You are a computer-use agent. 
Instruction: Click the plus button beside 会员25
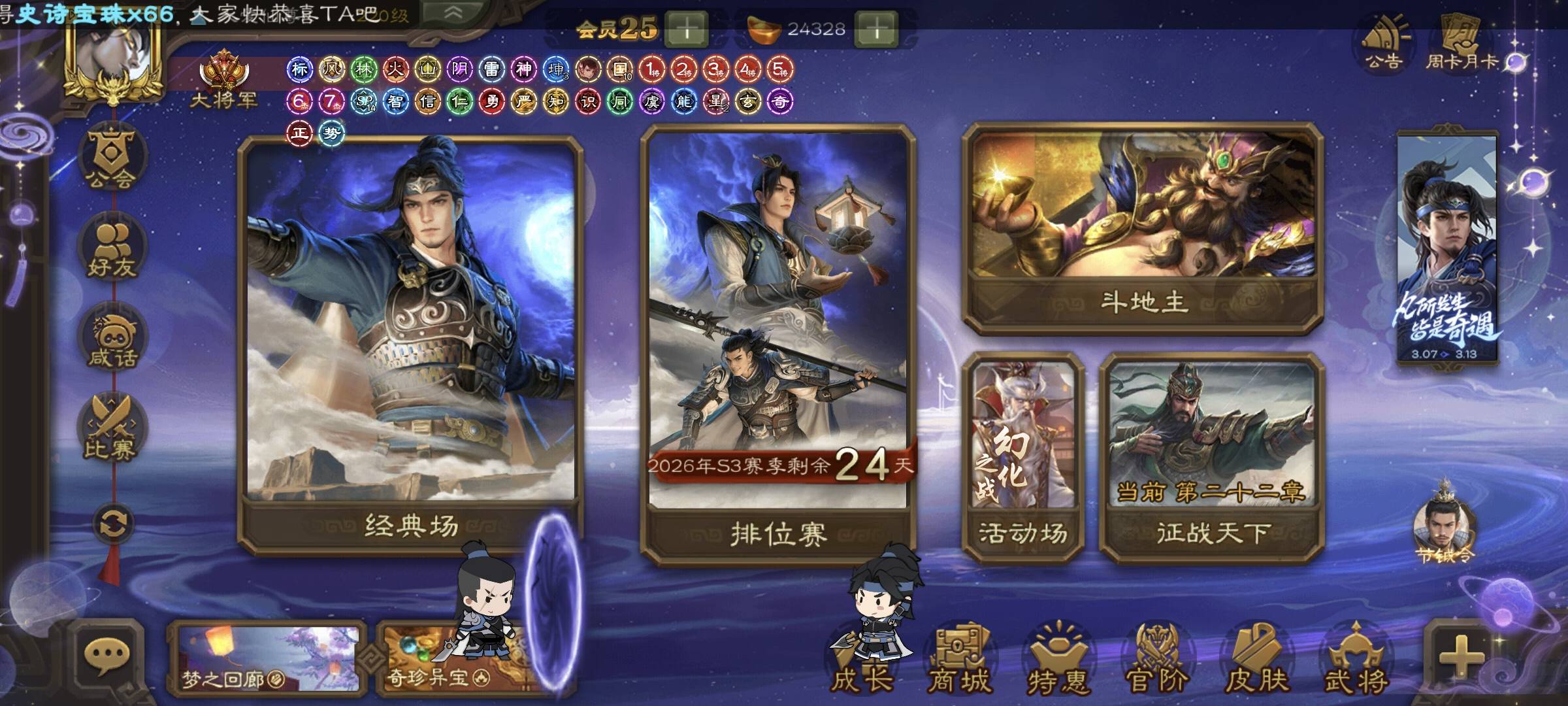[x=686, y=29]
